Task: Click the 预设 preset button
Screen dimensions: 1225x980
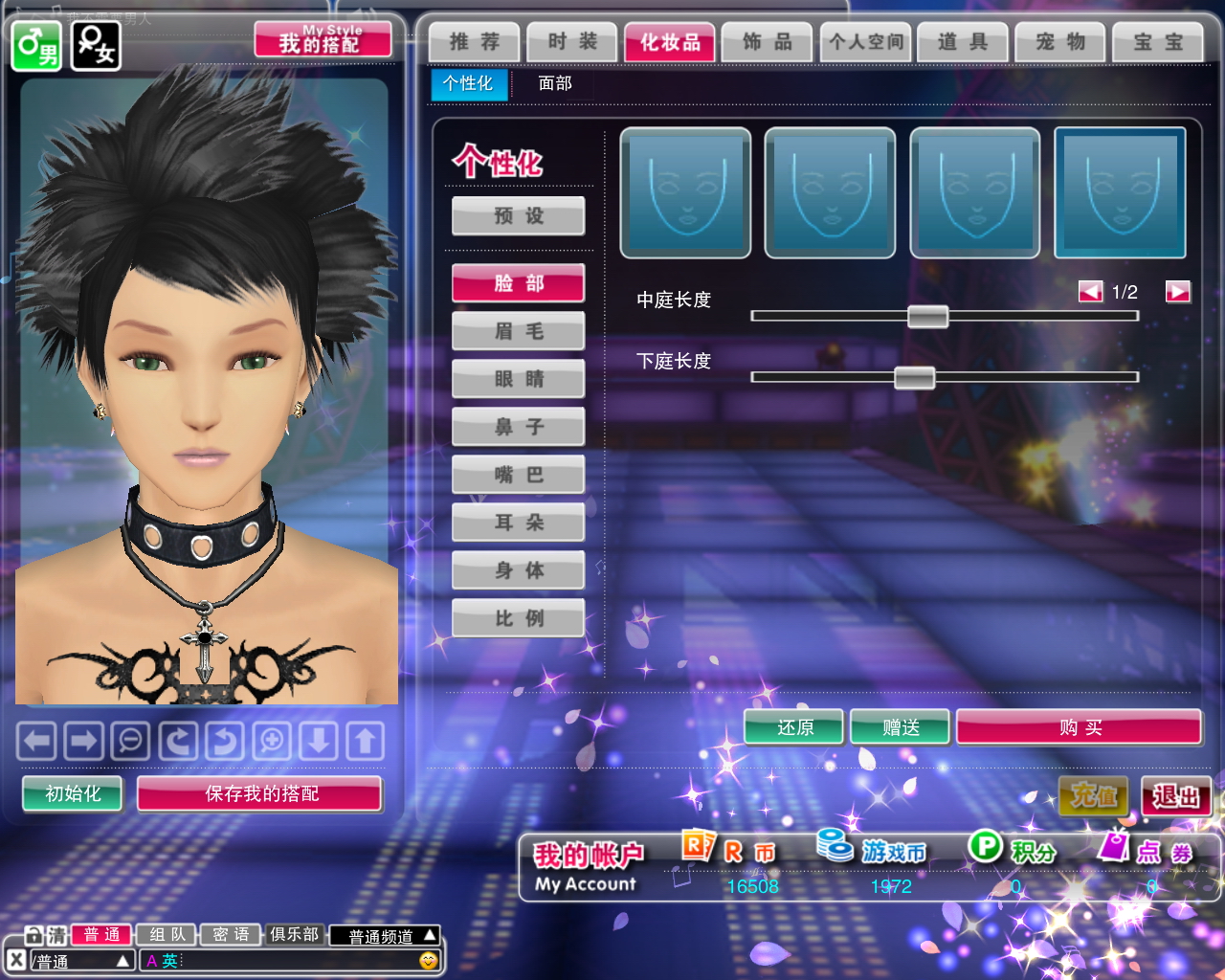Action: click(519, 216)
